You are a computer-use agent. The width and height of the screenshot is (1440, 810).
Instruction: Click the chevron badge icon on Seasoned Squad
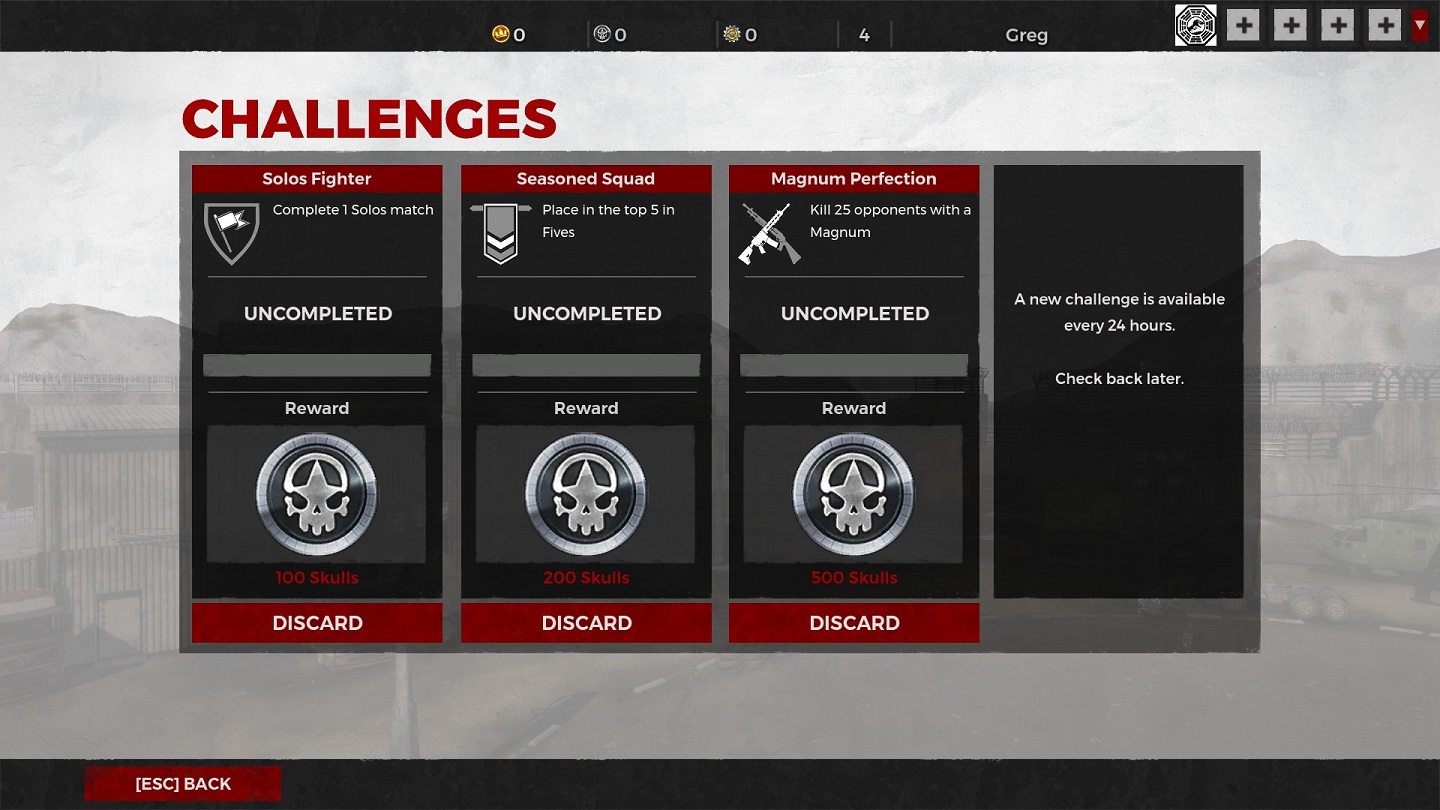tap(500, 233)
